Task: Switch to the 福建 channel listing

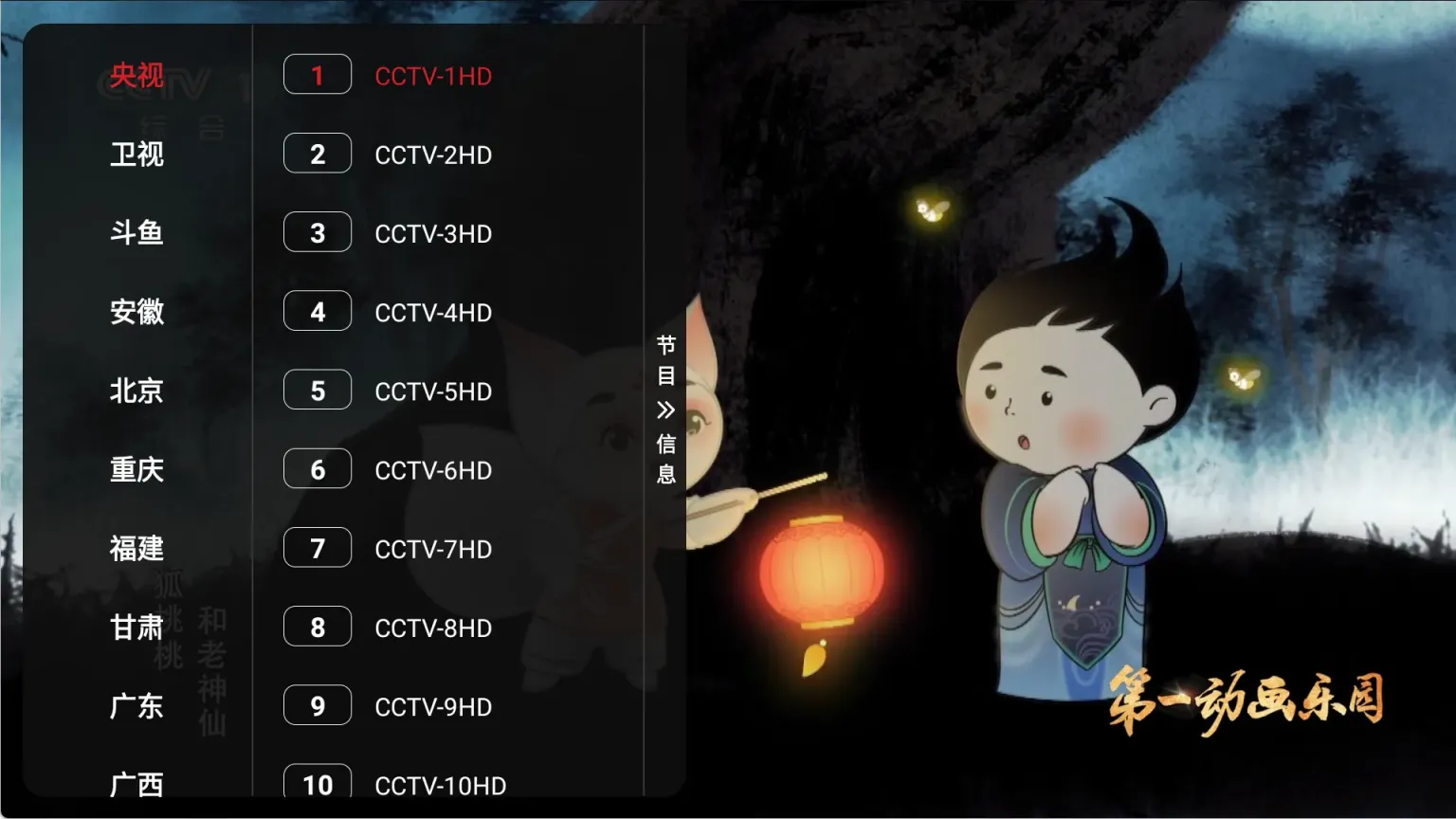Action: click(x=136, y=548)
